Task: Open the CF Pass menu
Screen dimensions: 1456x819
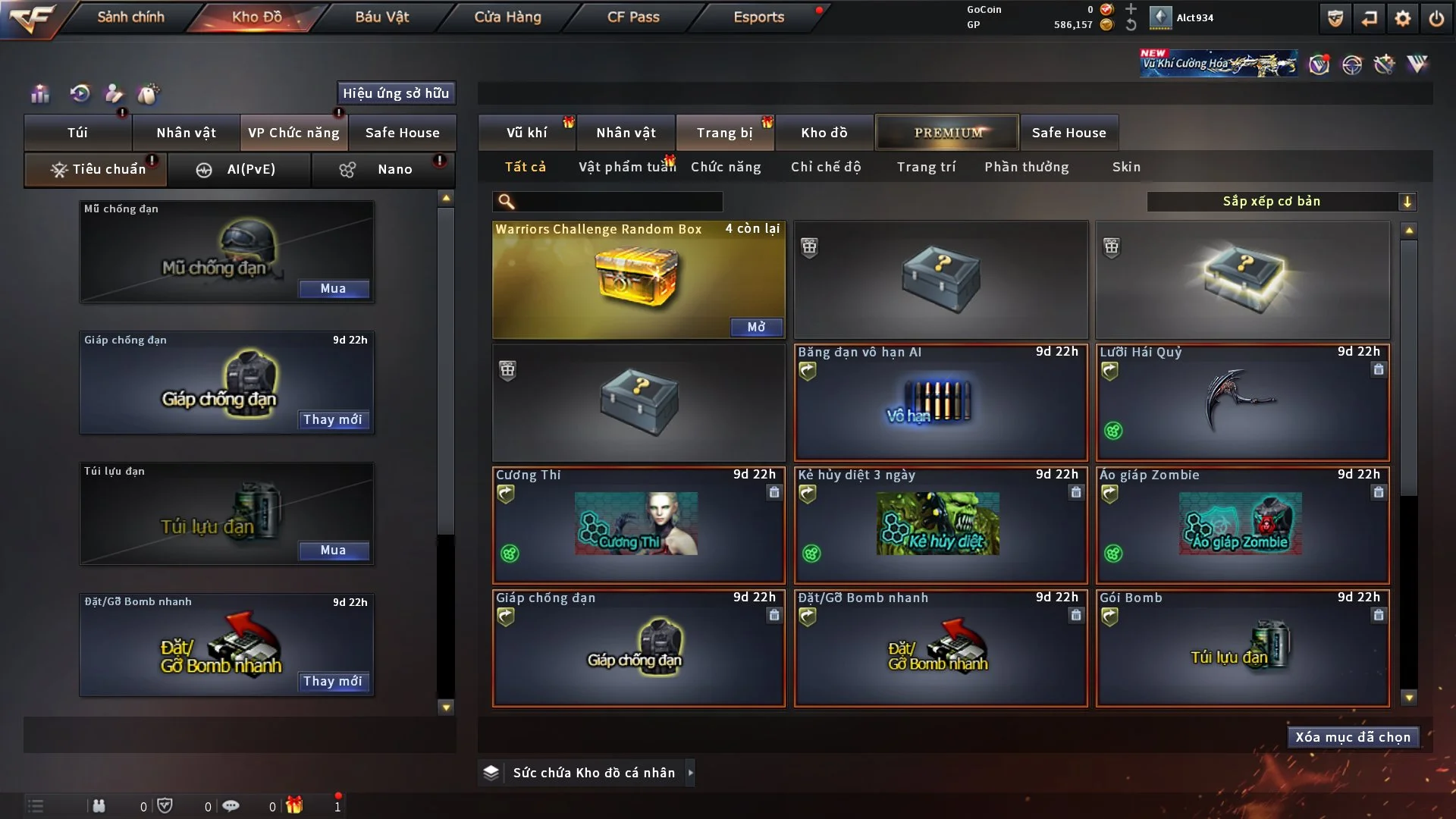Action: 633,17
